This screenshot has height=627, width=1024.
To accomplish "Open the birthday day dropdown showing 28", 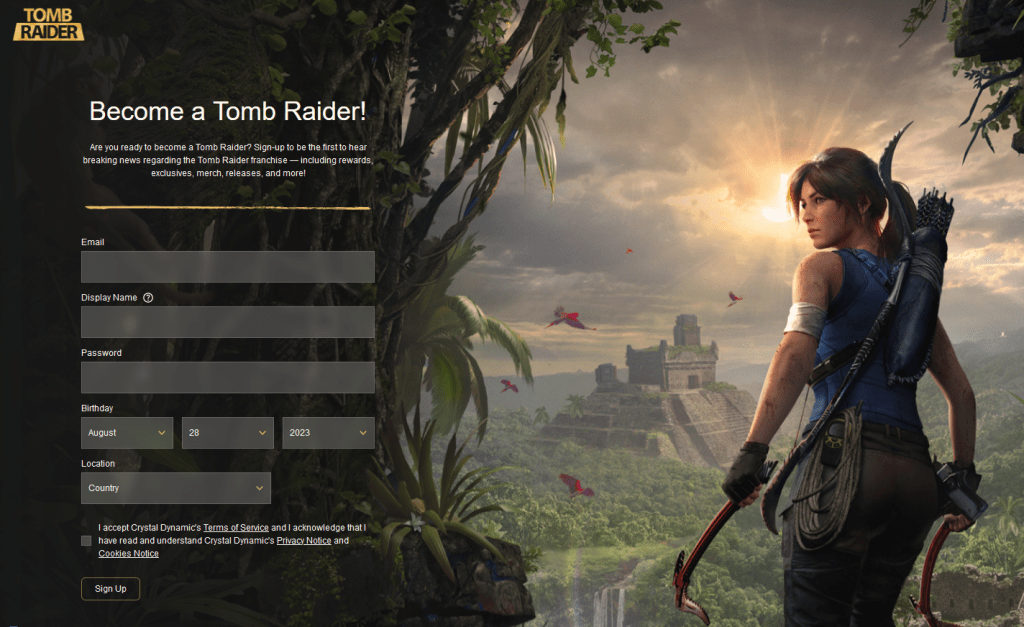I will (228, 433).
